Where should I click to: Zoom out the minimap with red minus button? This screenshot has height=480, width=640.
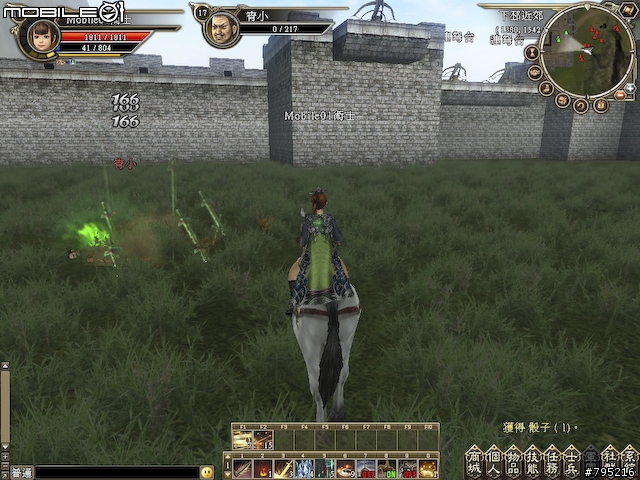[x=621, y=94]
